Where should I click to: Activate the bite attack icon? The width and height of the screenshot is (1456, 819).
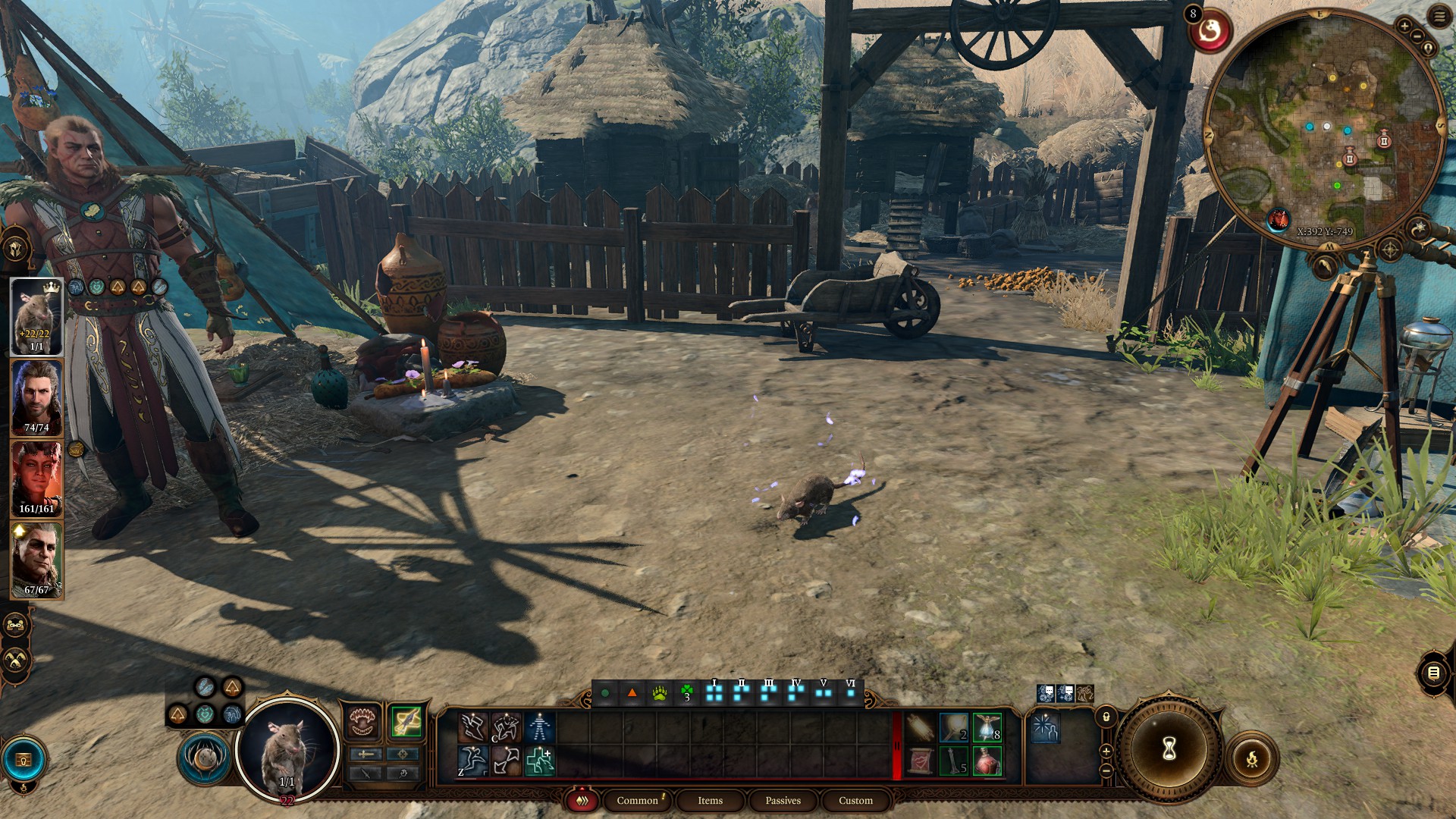click(363, 721)
